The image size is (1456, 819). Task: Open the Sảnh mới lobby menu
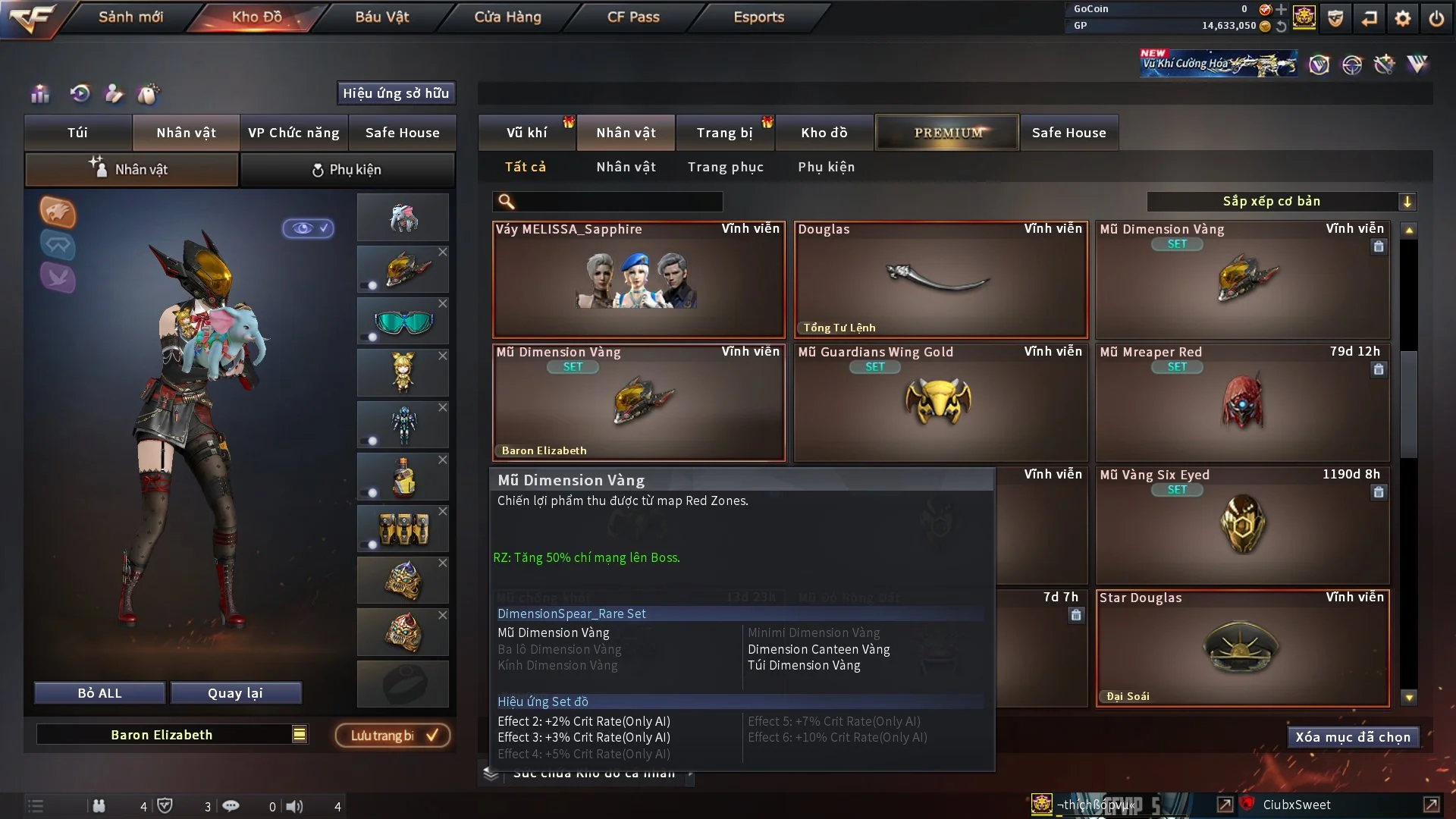130,17
